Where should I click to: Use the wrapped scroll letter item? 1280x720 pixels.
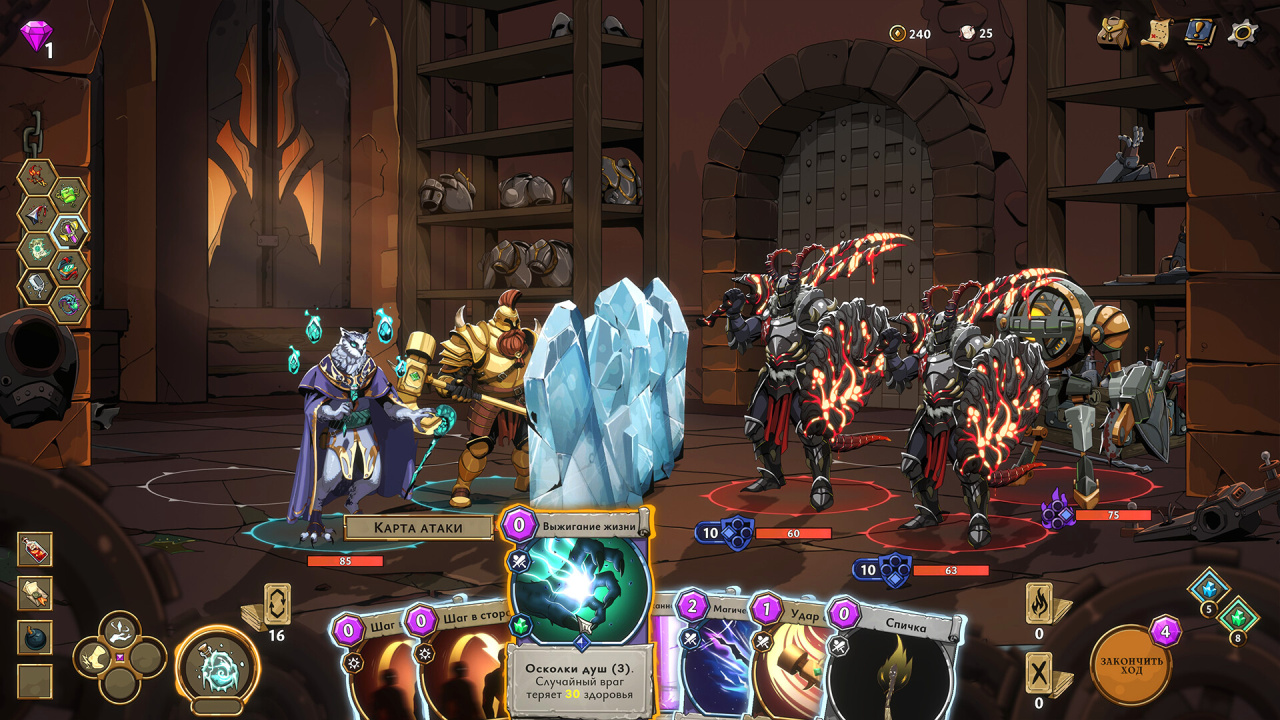point(35,593)
